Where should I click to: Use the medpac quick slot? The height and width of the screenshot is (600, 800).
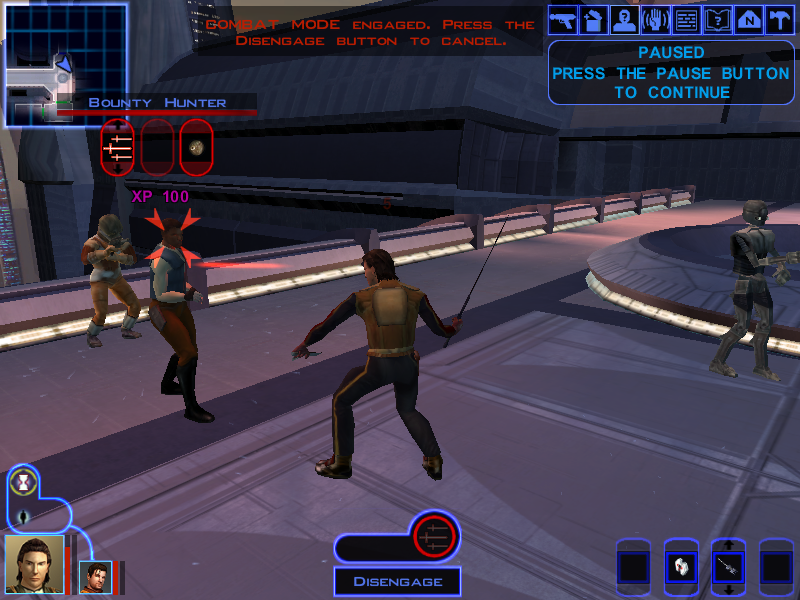(x=681, y=566)
